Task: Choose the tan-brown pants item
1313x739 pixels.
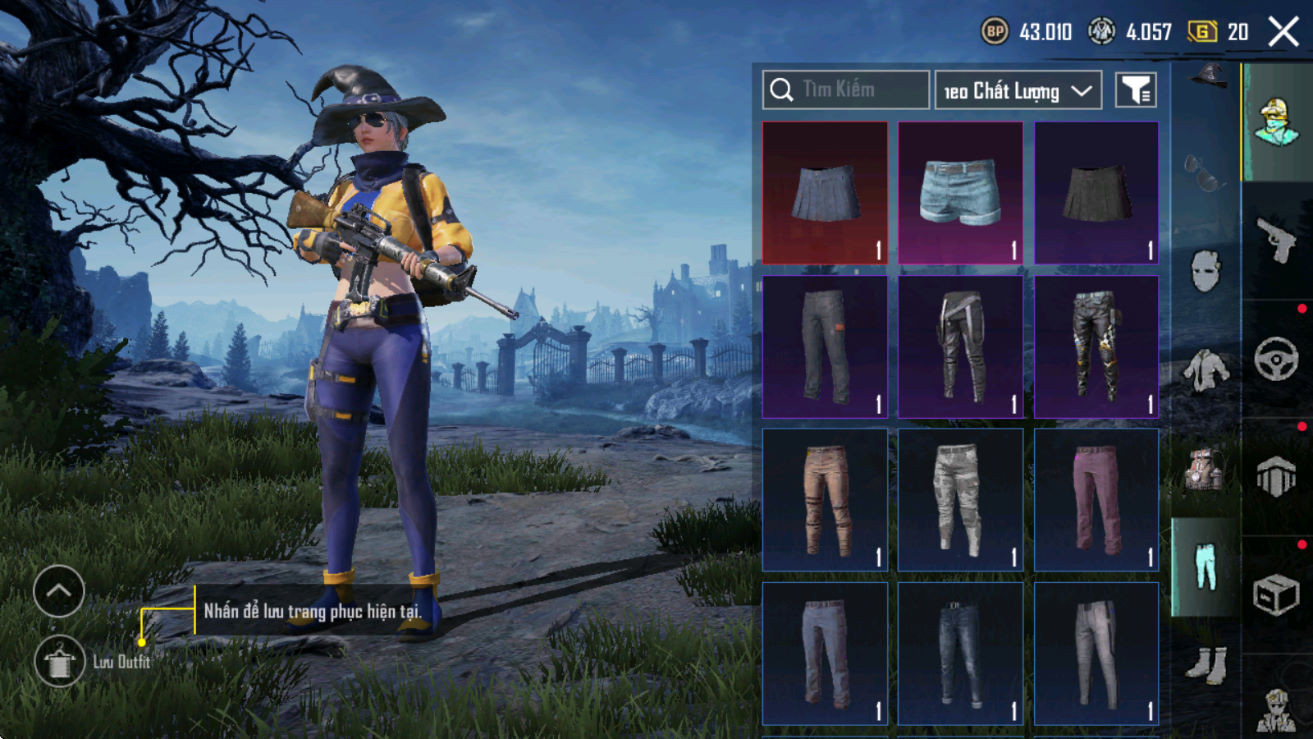Action: click(825, 500)
